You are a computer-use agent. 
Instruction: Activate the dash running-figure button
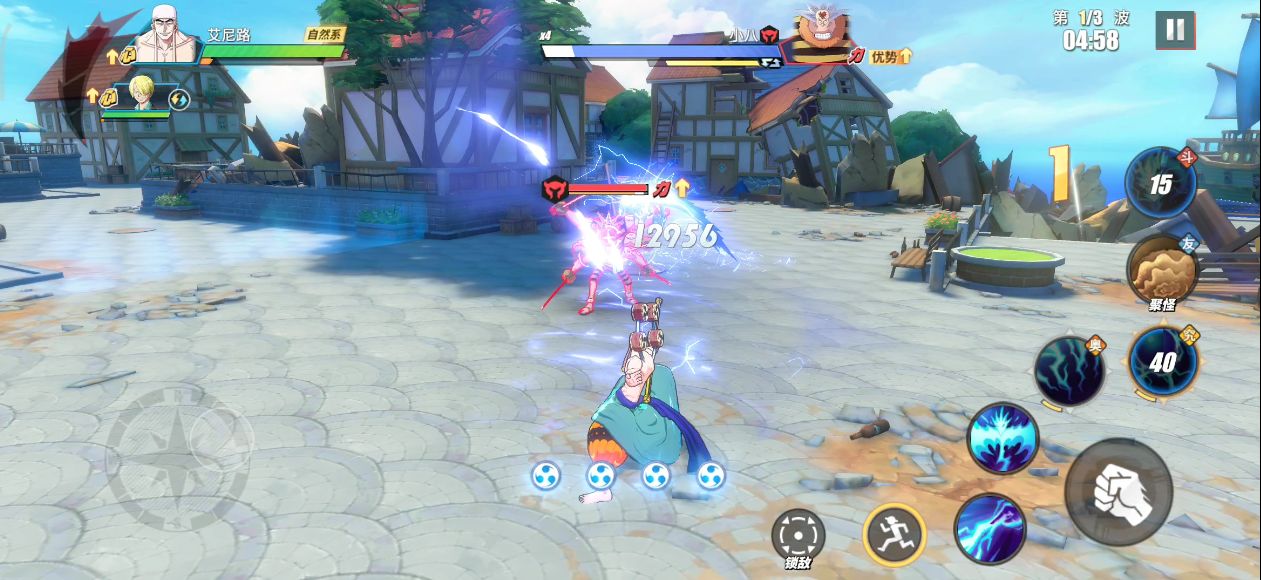894,534
